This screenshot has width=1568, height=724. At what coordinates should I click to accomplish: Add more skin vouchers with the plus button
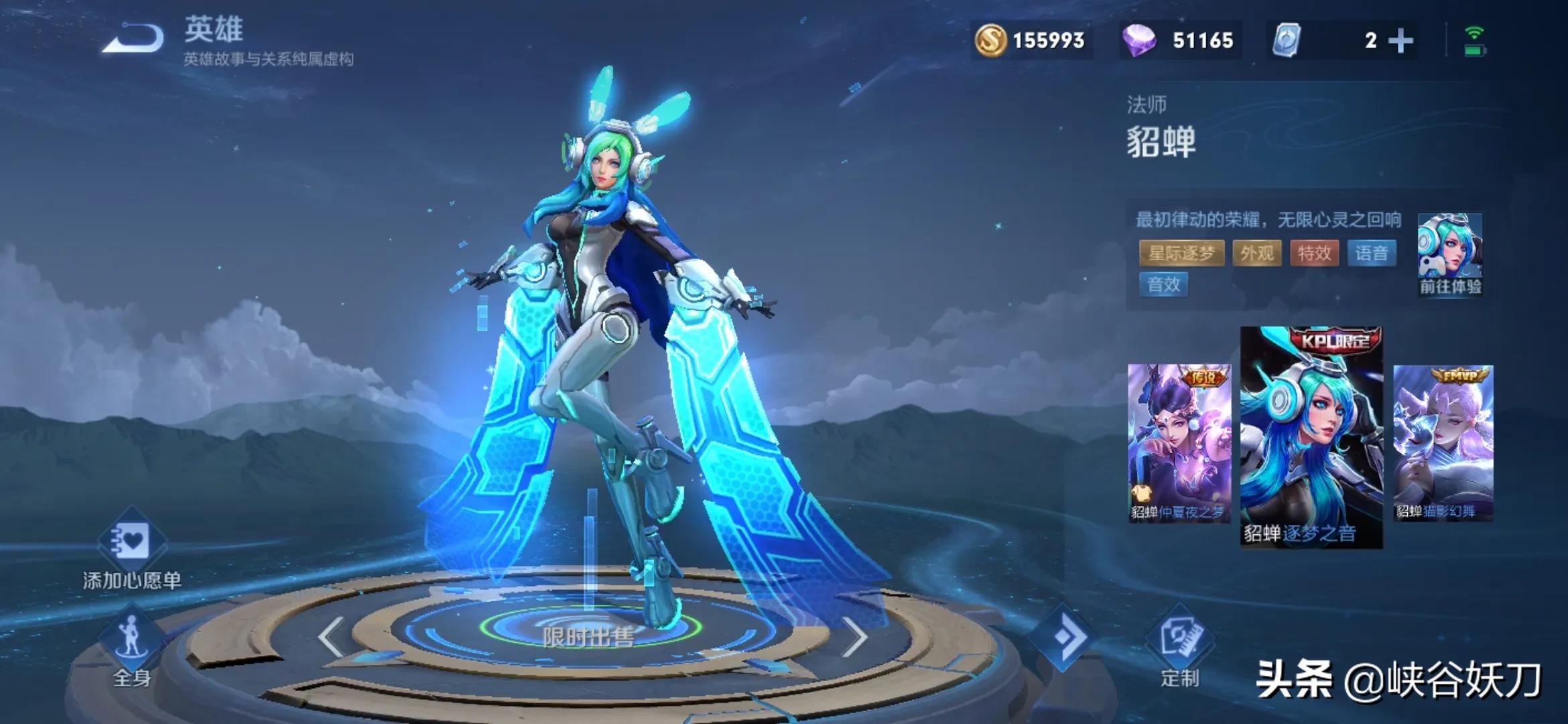[1400, 41]
